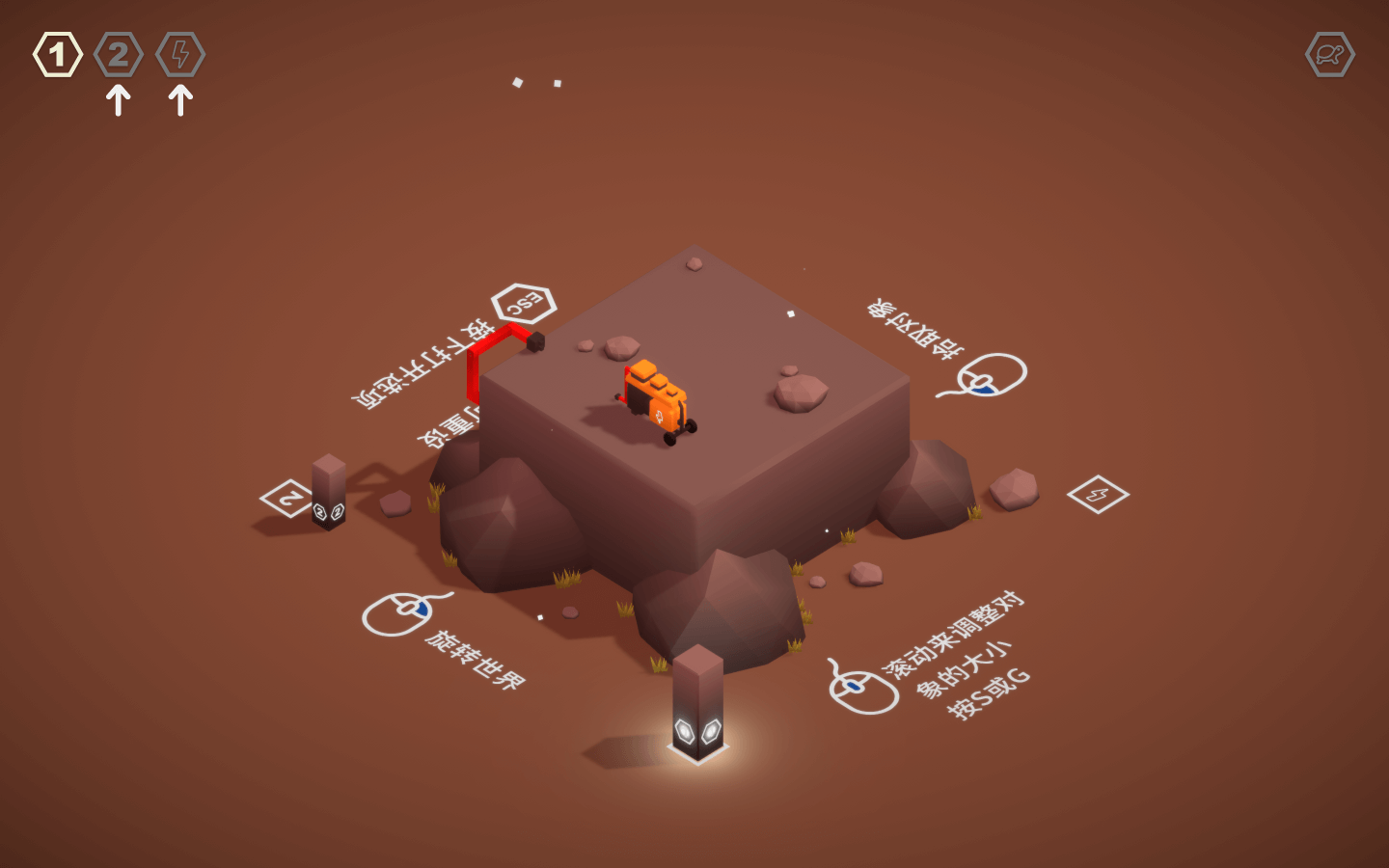Image resolution: width=1389 pixels, height=868 pixels.
Task: Toggle the turtle slow-mode hexagon icon
Action: (x=1330, y=55)
